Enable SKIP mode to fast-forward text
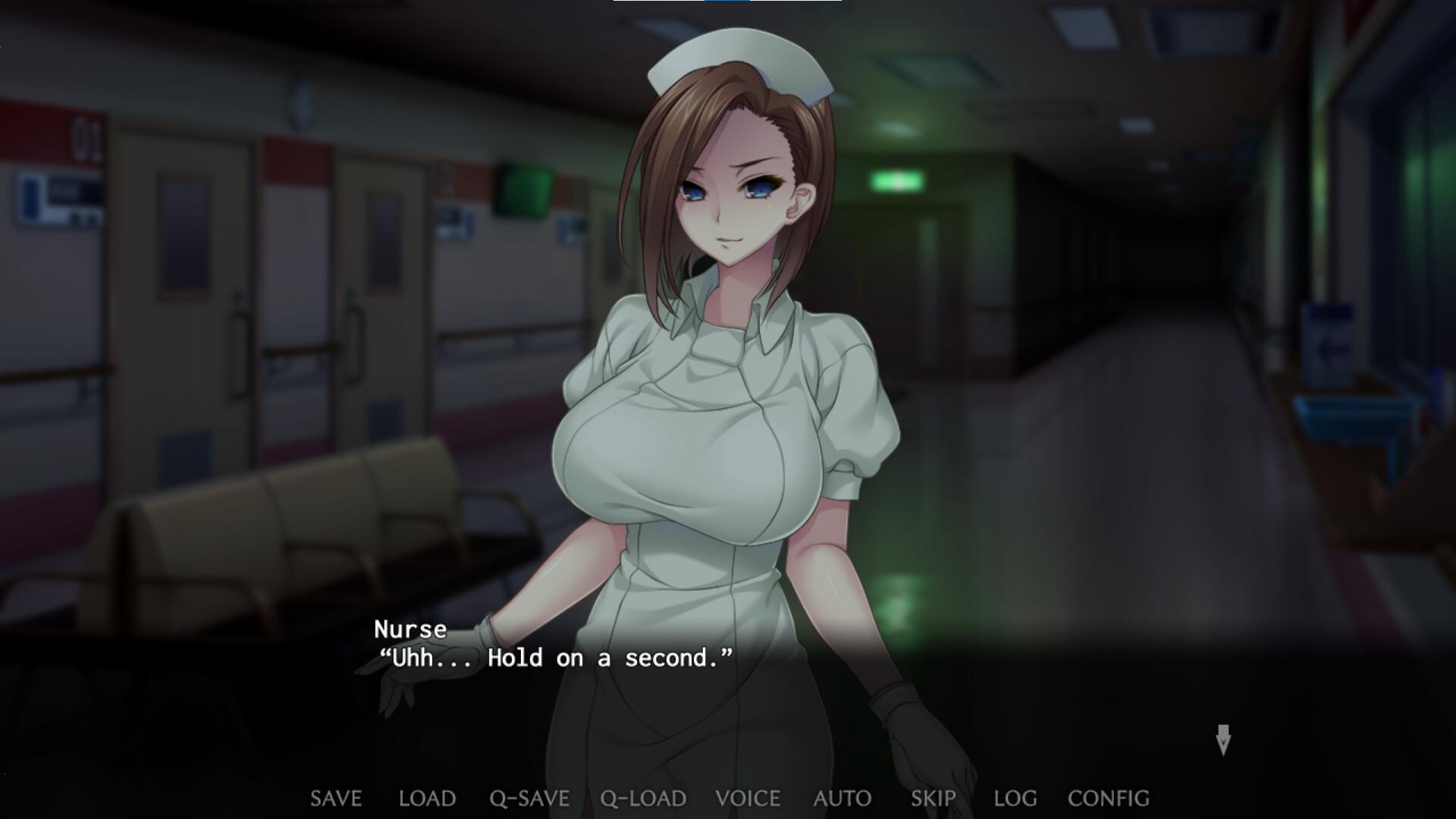The width and height of the screenshot is (1456, 819). (934, 798)
